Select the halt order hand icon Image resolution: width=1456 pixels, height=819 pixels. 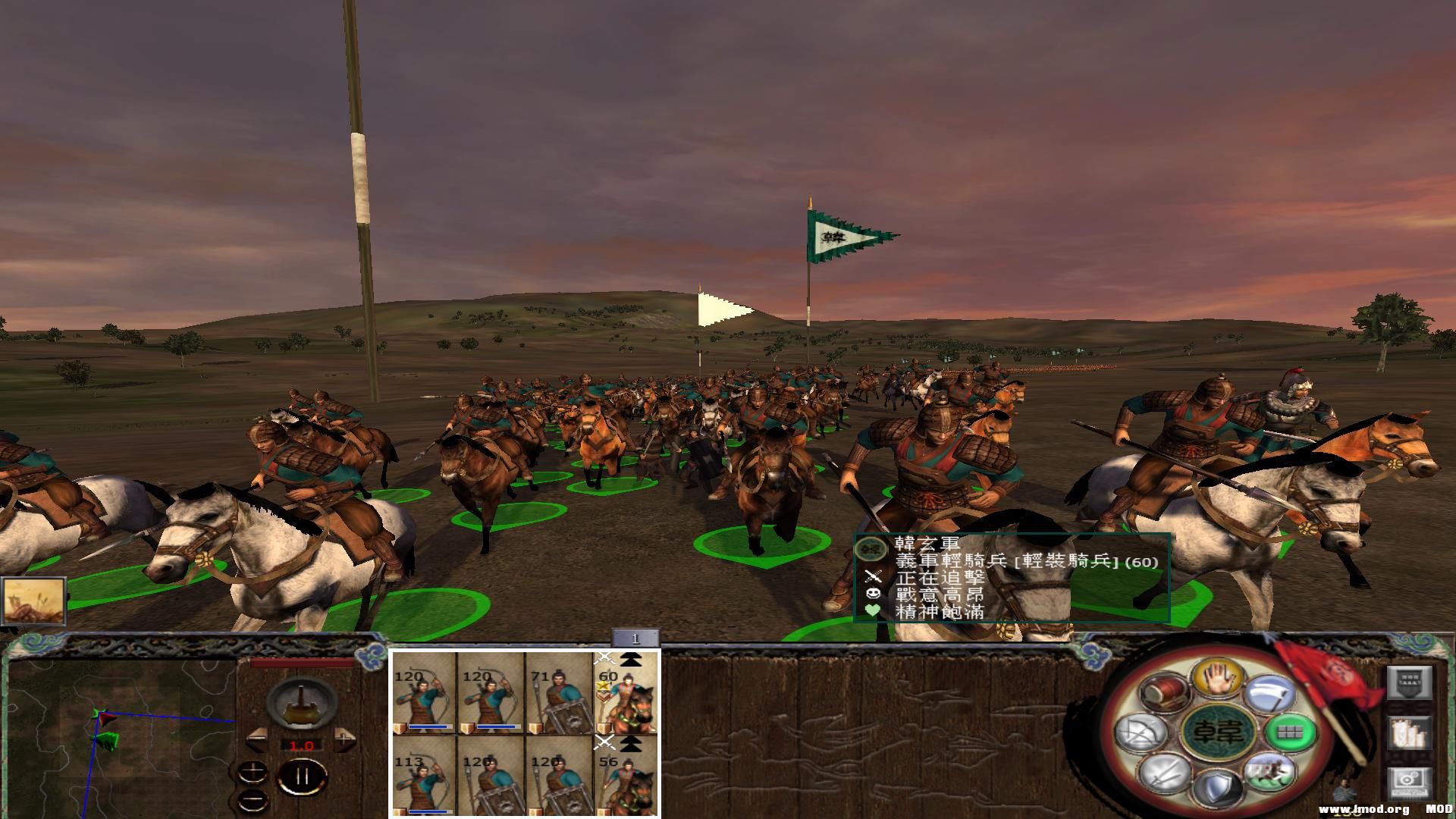(1220, 679)
